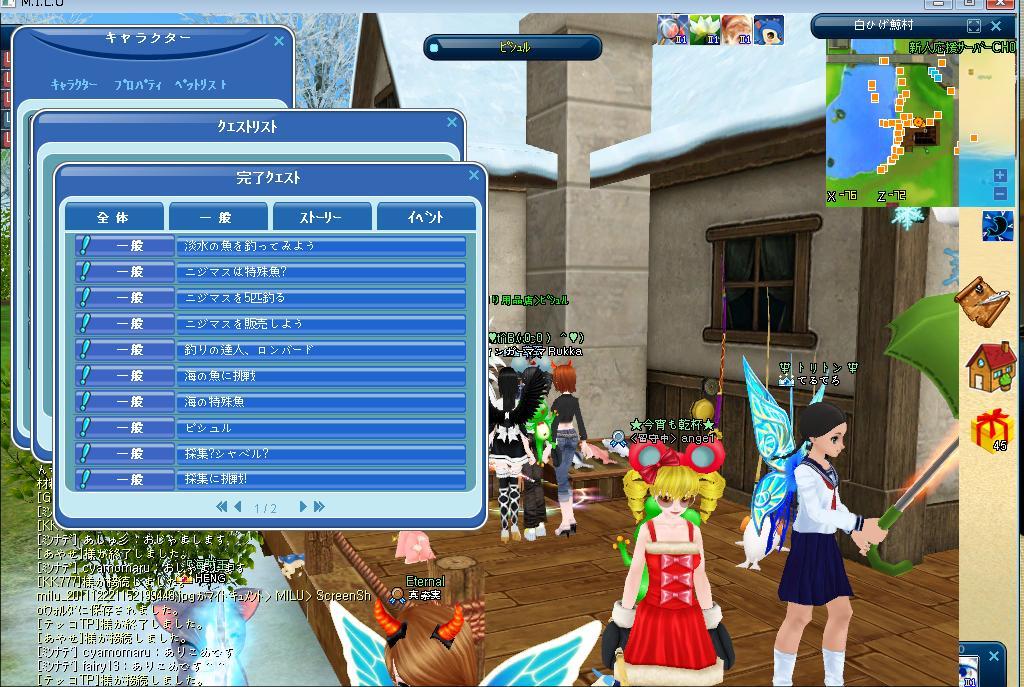
Task: Select the ストーリー quest tab
Action: coord(321,217)
